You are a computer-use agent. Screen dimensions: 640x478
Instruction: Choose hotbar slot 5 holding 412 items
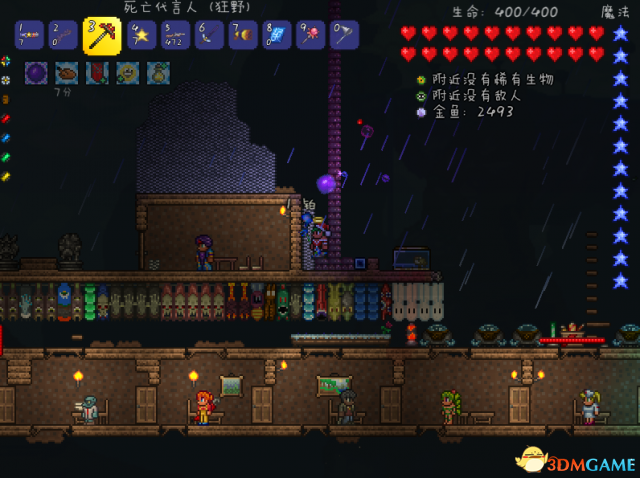(x=176, y=36)
